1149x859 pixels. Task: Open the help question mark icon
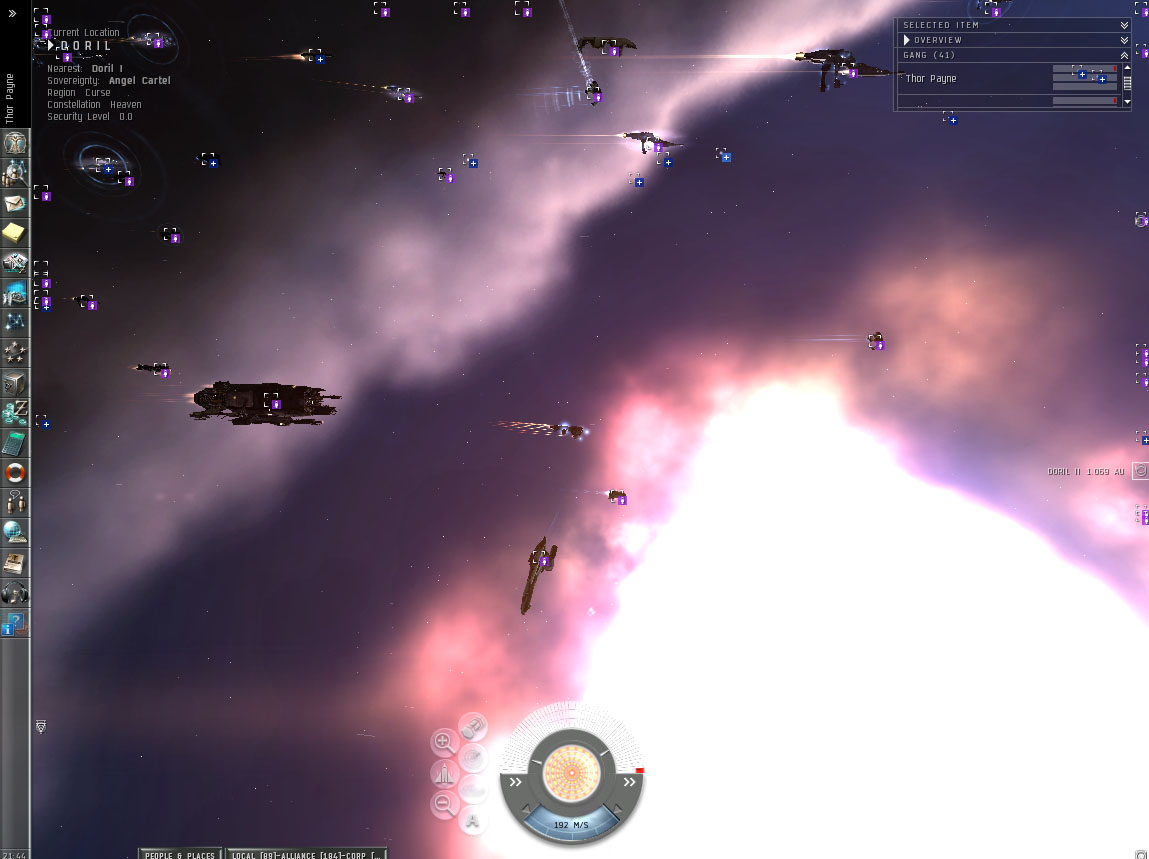[15, 624]
